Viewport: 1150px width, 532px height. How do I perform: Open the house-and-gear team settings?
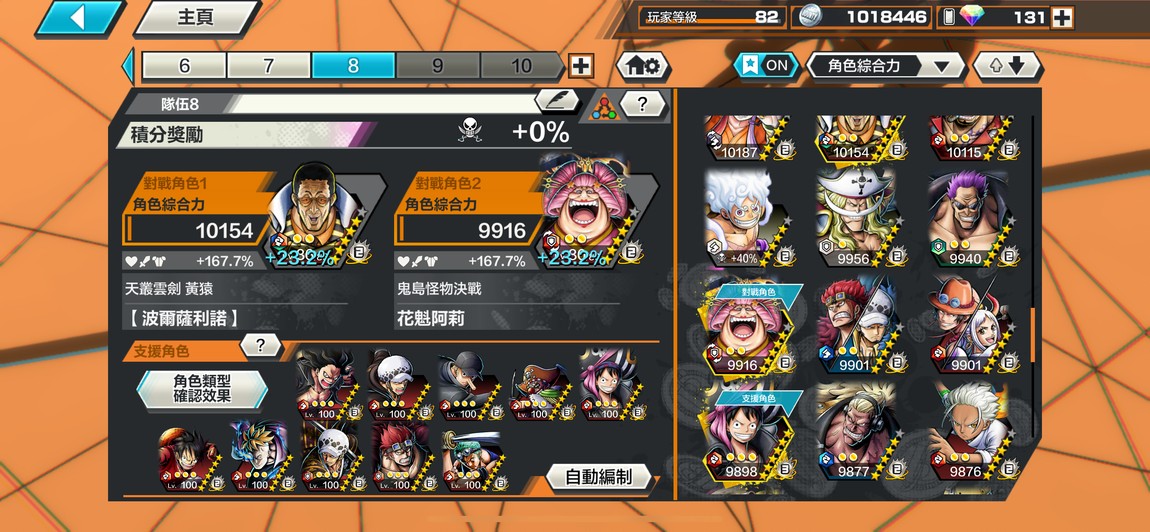pyautogui.click(x=641, y=66)
